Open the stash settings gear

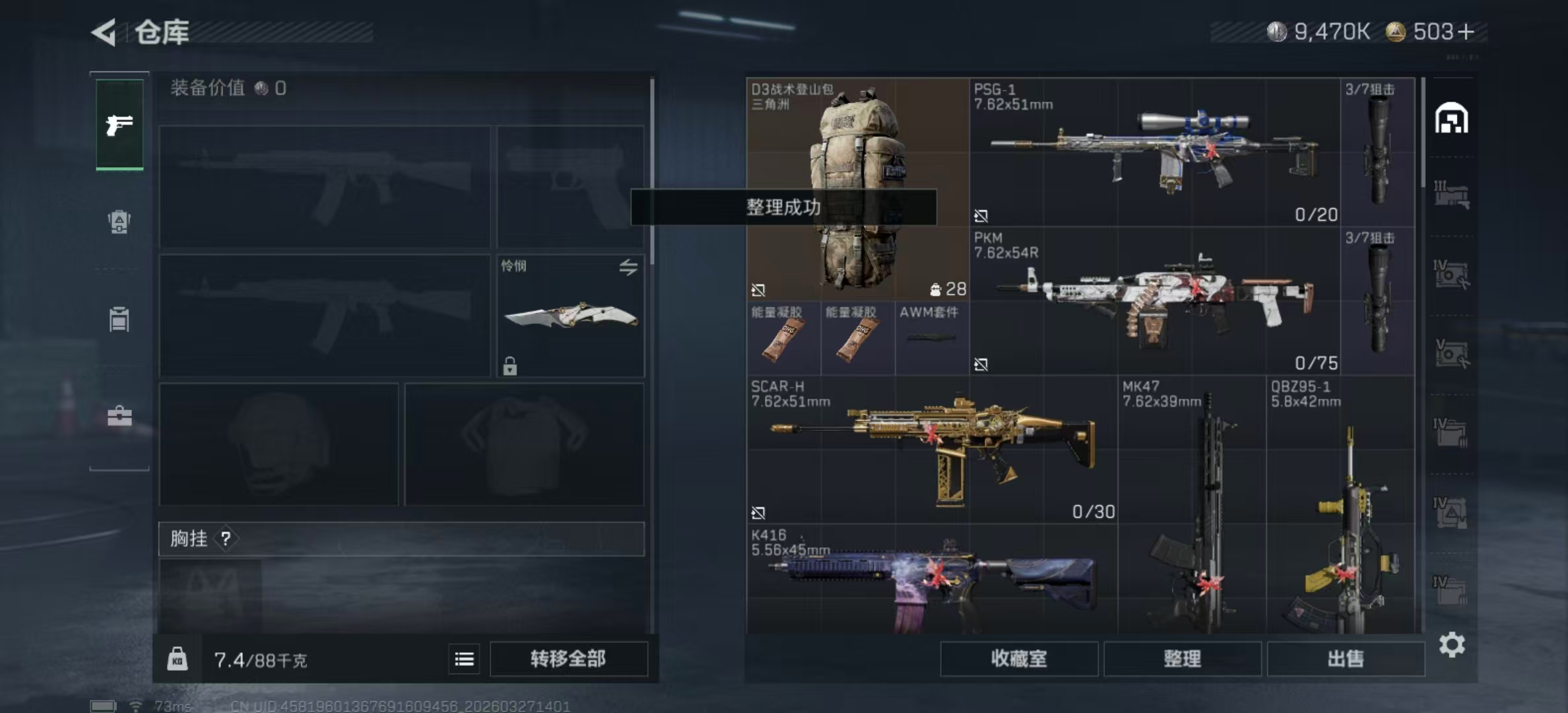coord(1452,644)
